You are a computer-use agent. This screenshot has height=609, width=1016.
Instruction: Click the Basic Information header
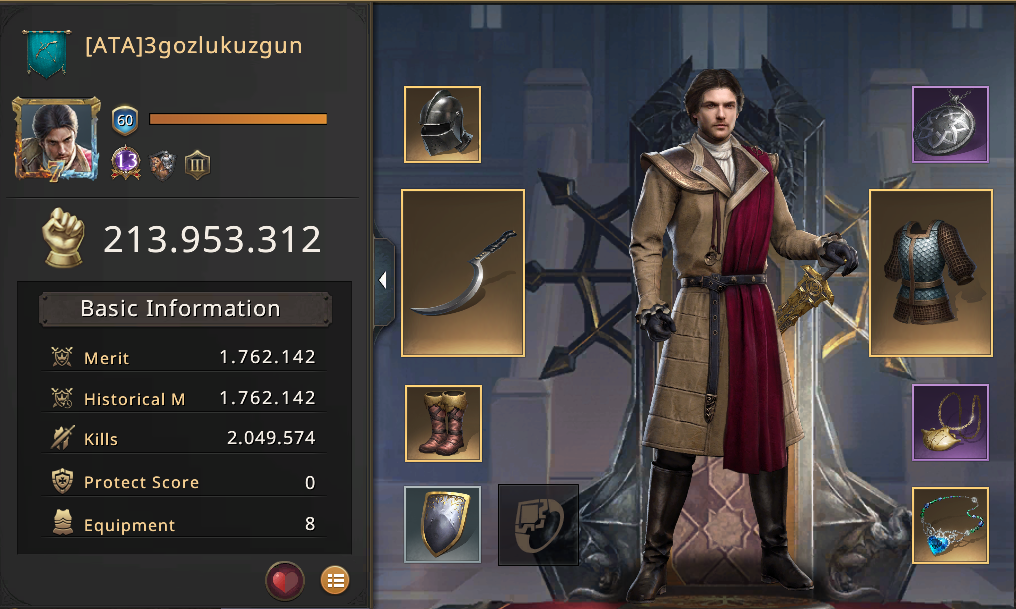(x=184, y=309)
